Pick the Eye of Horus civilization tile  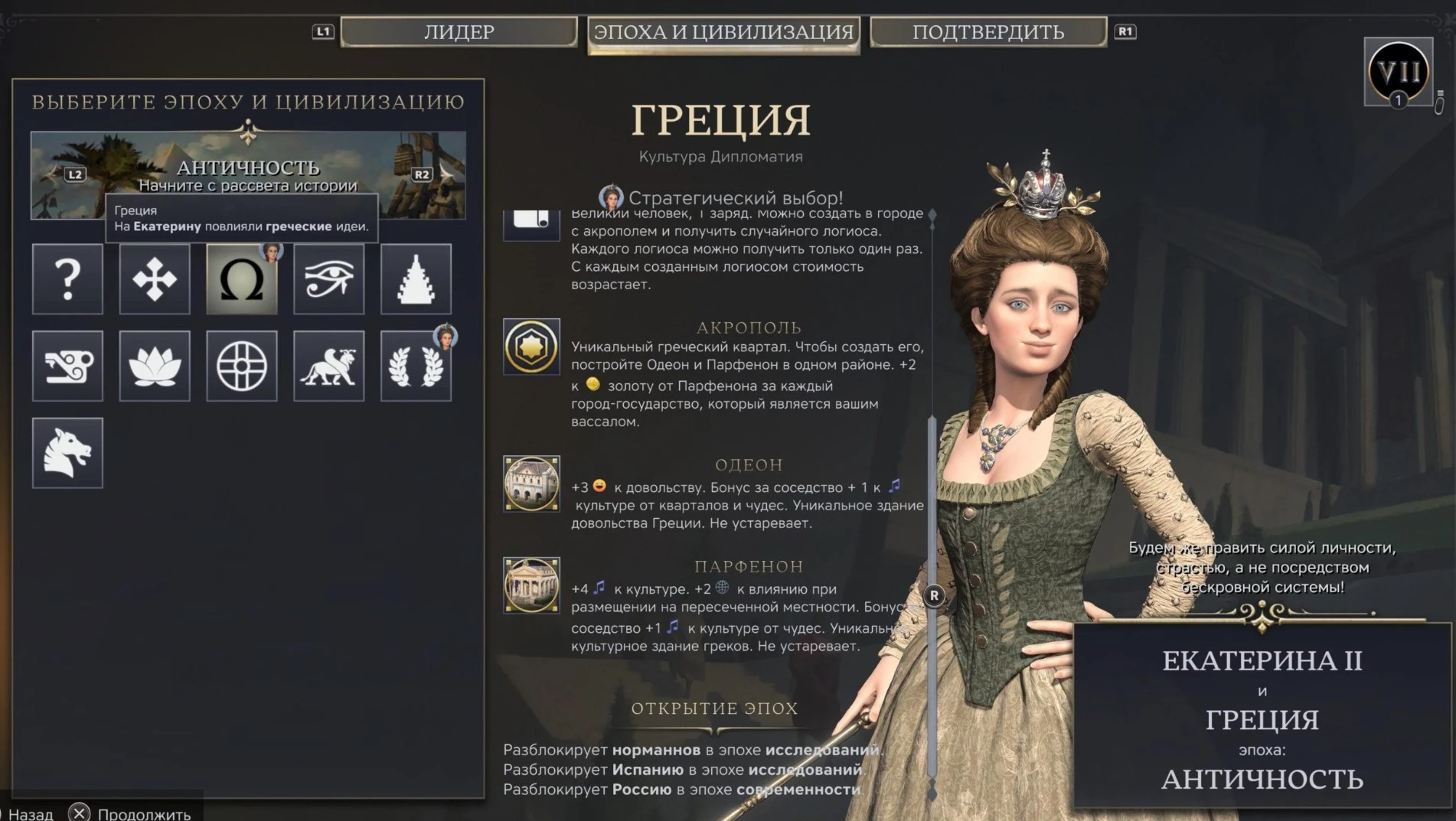(x=329, y=279)
